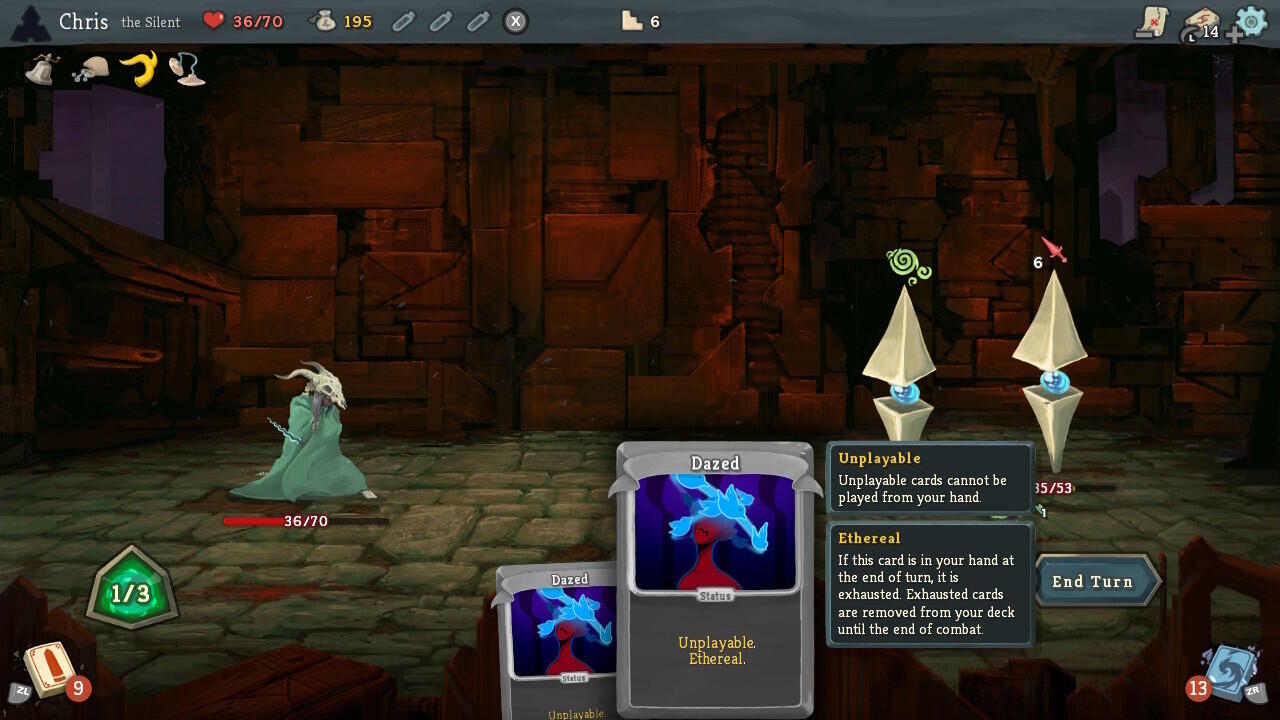The image size is (1280, 720).
Task: Open the map view
Action: point(1151,22)
